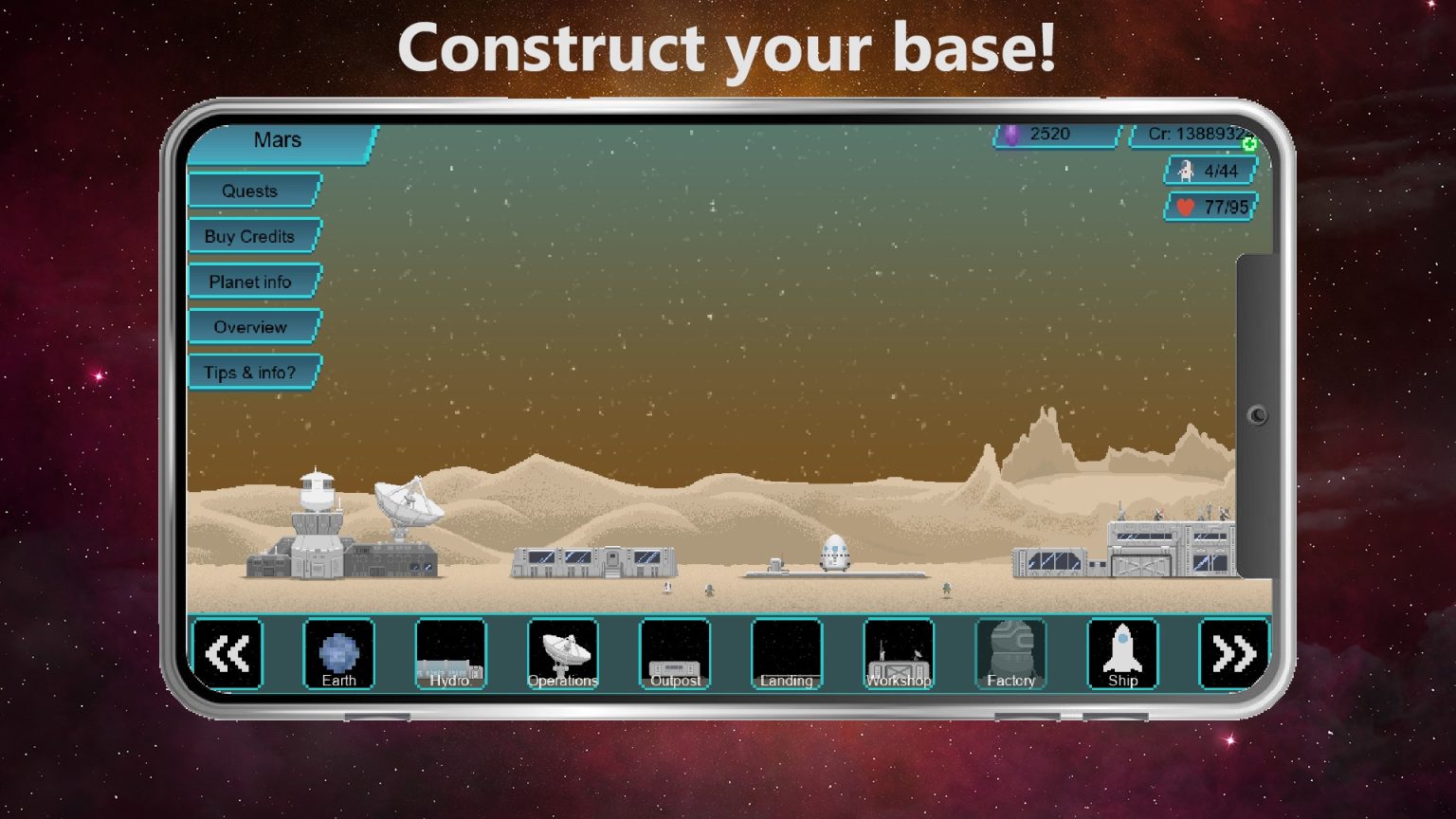Choose the Workshop build icon
The image size is (1456, 819).
[898, 652]
